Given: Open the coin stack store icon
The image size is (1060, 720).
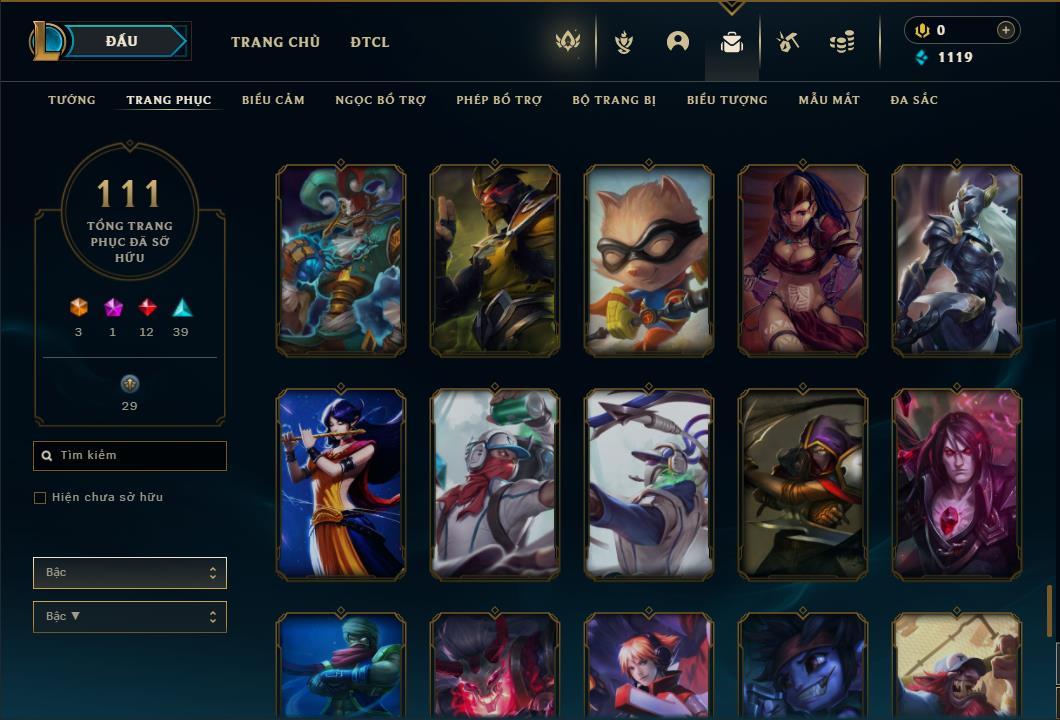Looking at the screenshot, I should (842, 42).
